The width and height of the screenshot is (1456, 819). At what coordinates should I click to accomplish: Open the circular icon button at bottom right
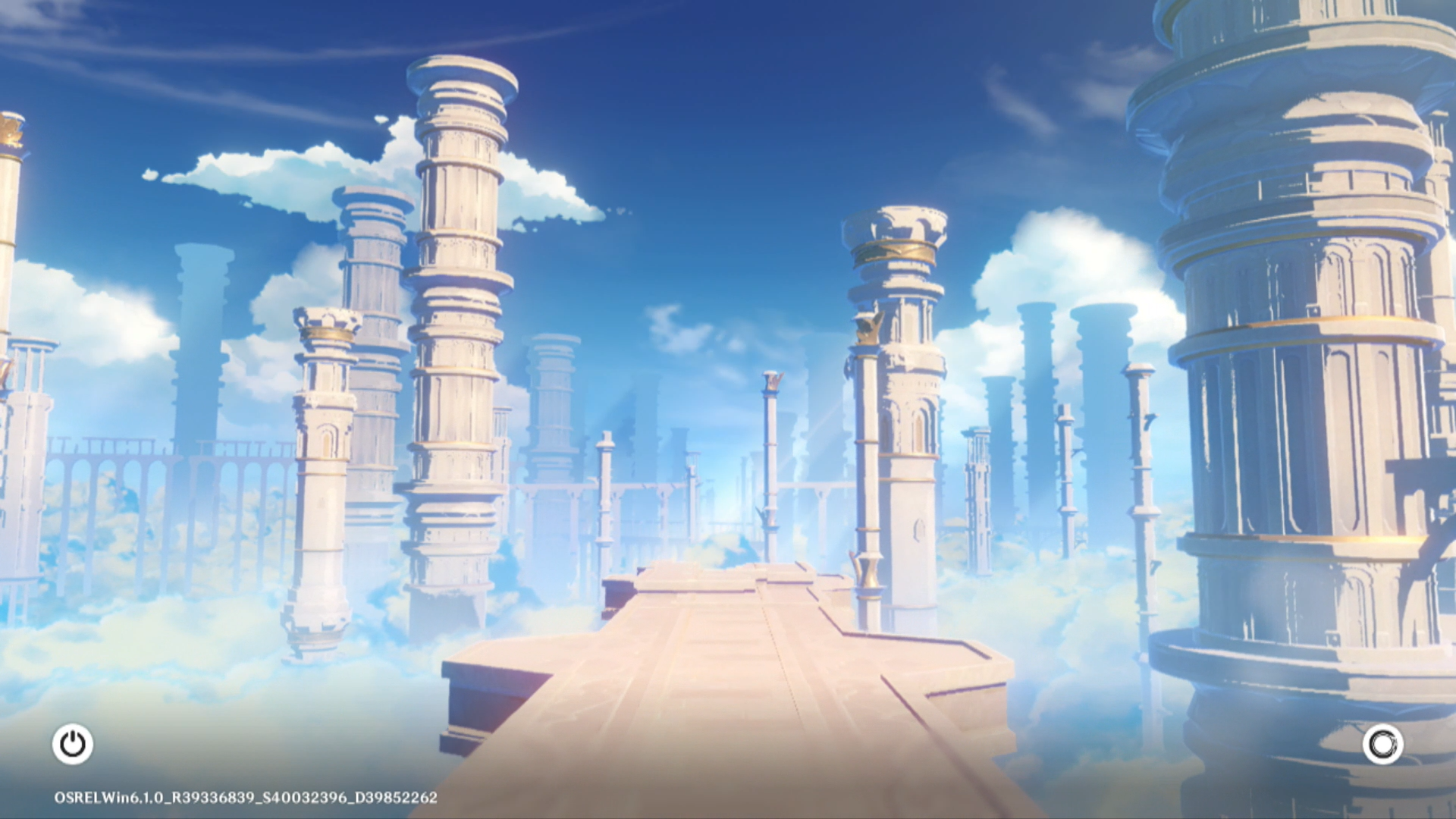point(1382,744)
